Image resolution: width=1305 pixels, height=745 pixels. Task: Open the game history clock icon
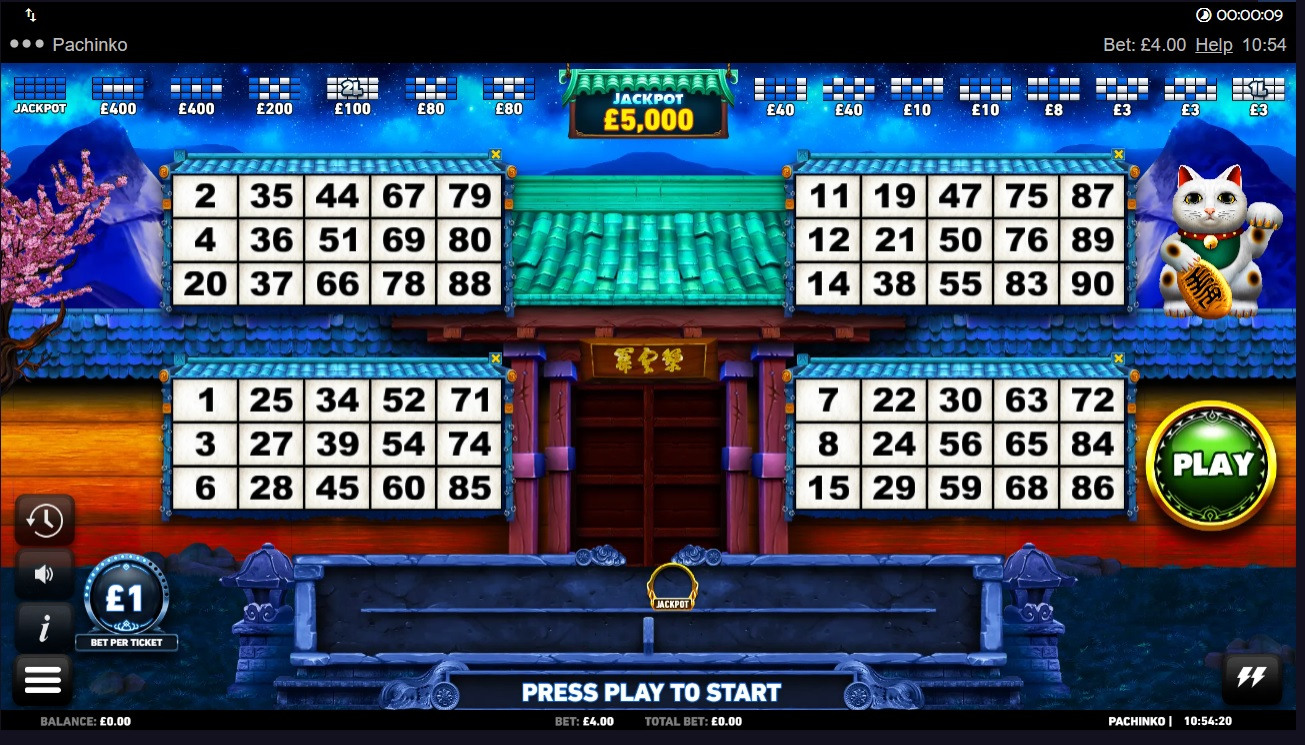tap(44, 520)
